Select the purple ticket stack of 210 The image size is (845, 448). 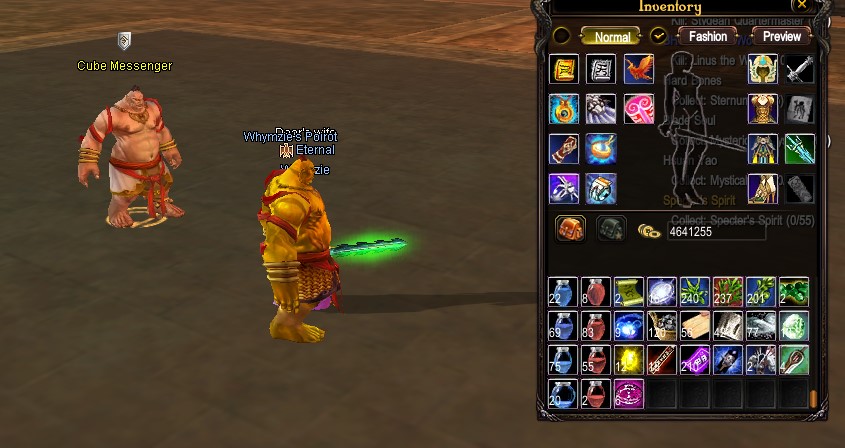[695, 360]
